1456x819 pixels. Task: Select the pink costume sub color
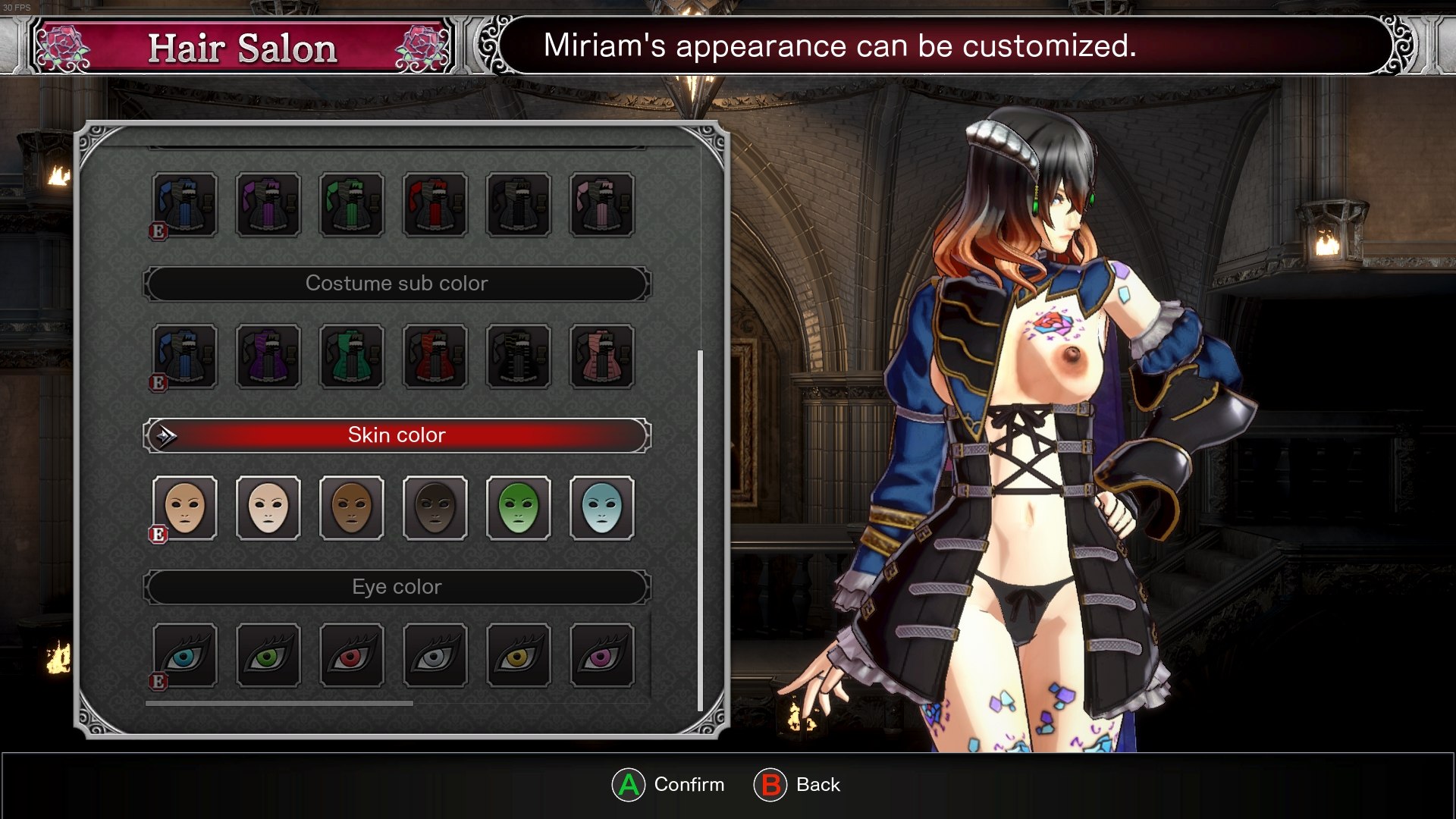[602, 356]
